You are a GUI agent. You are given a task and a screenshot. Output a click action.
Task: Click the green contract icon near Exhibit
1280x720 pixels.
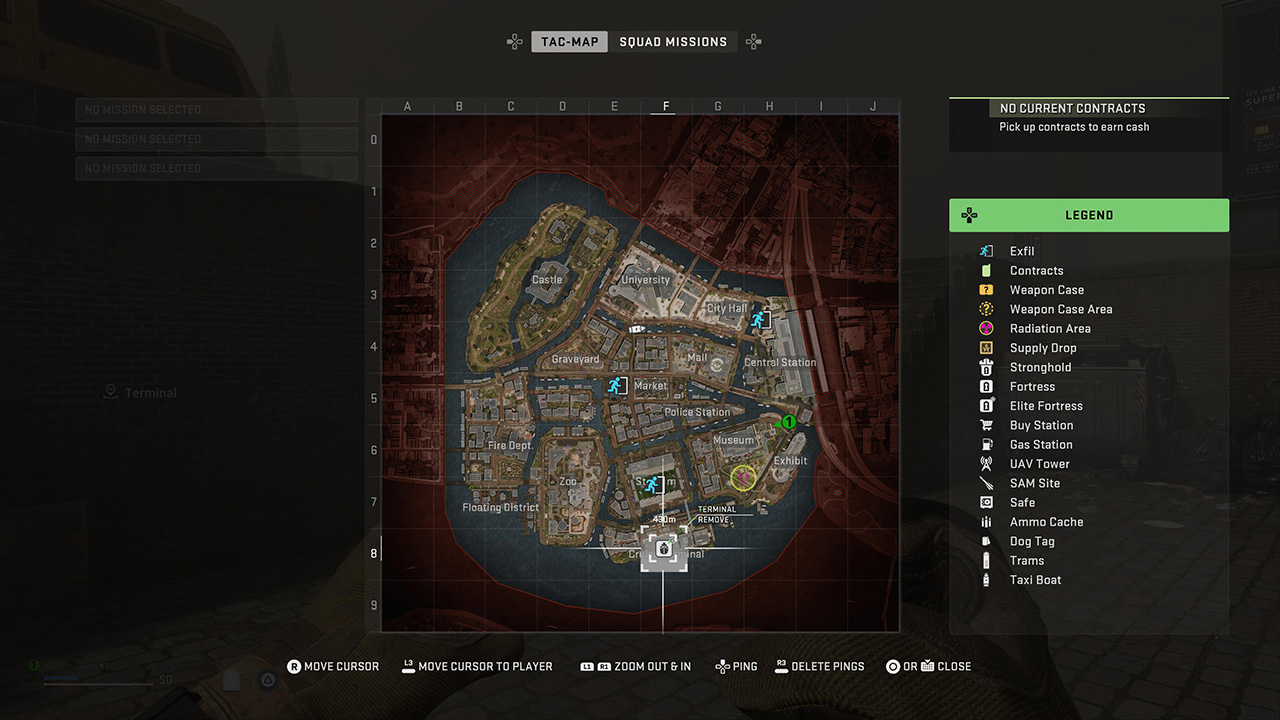coord(789,422)
